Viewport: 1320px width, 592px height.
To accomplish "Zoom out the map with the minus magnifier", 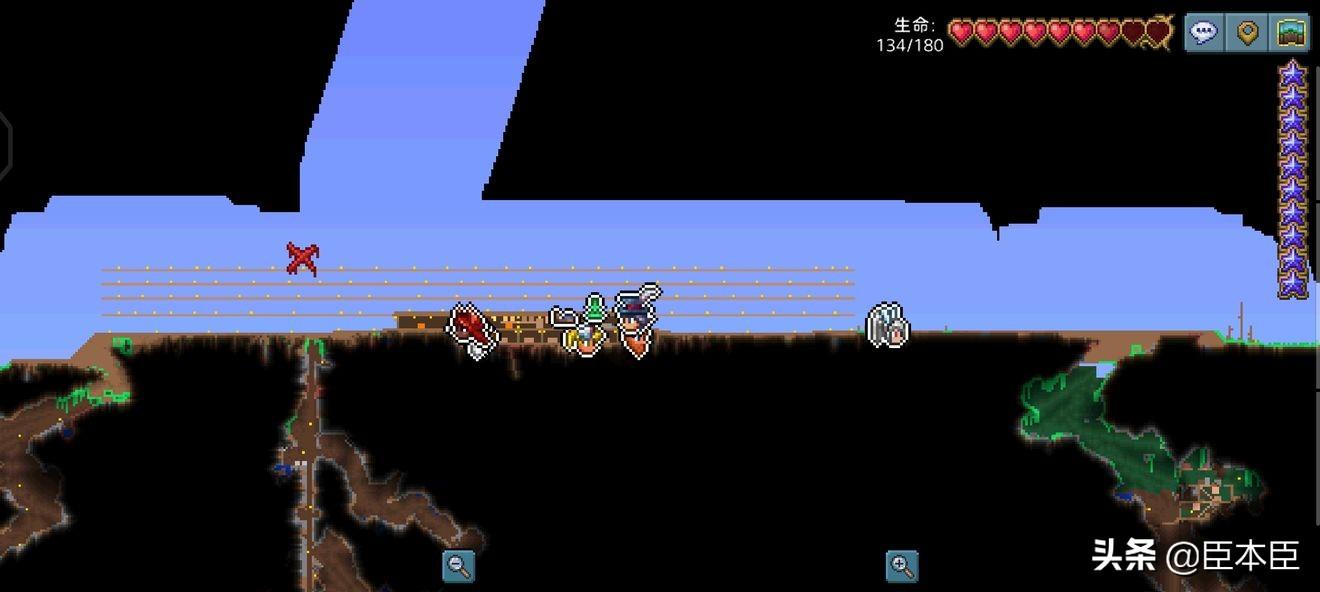I will pyautogui.click(x=459, y=566).
